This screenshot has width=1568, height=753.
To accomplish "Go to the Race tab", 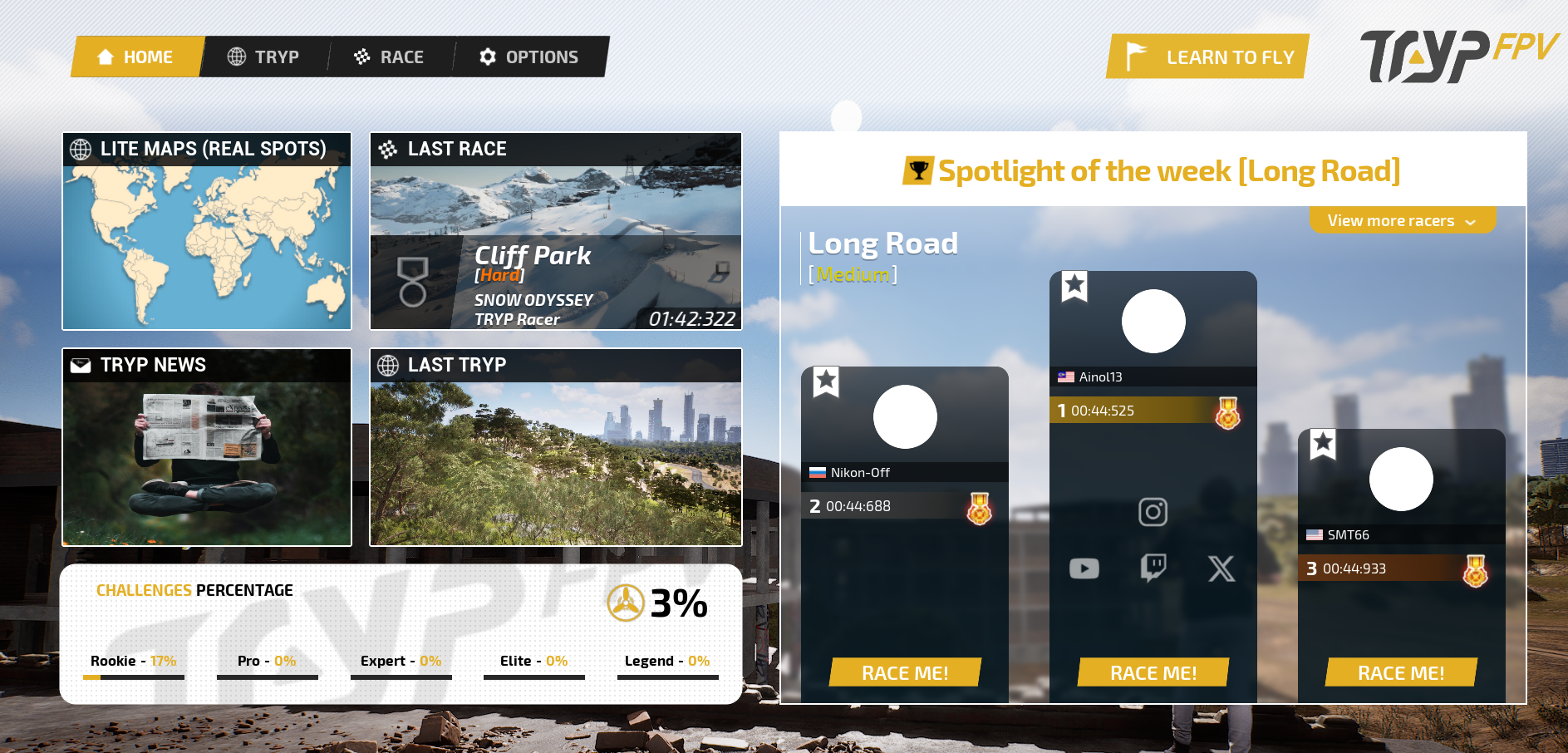I will point(390,57).
